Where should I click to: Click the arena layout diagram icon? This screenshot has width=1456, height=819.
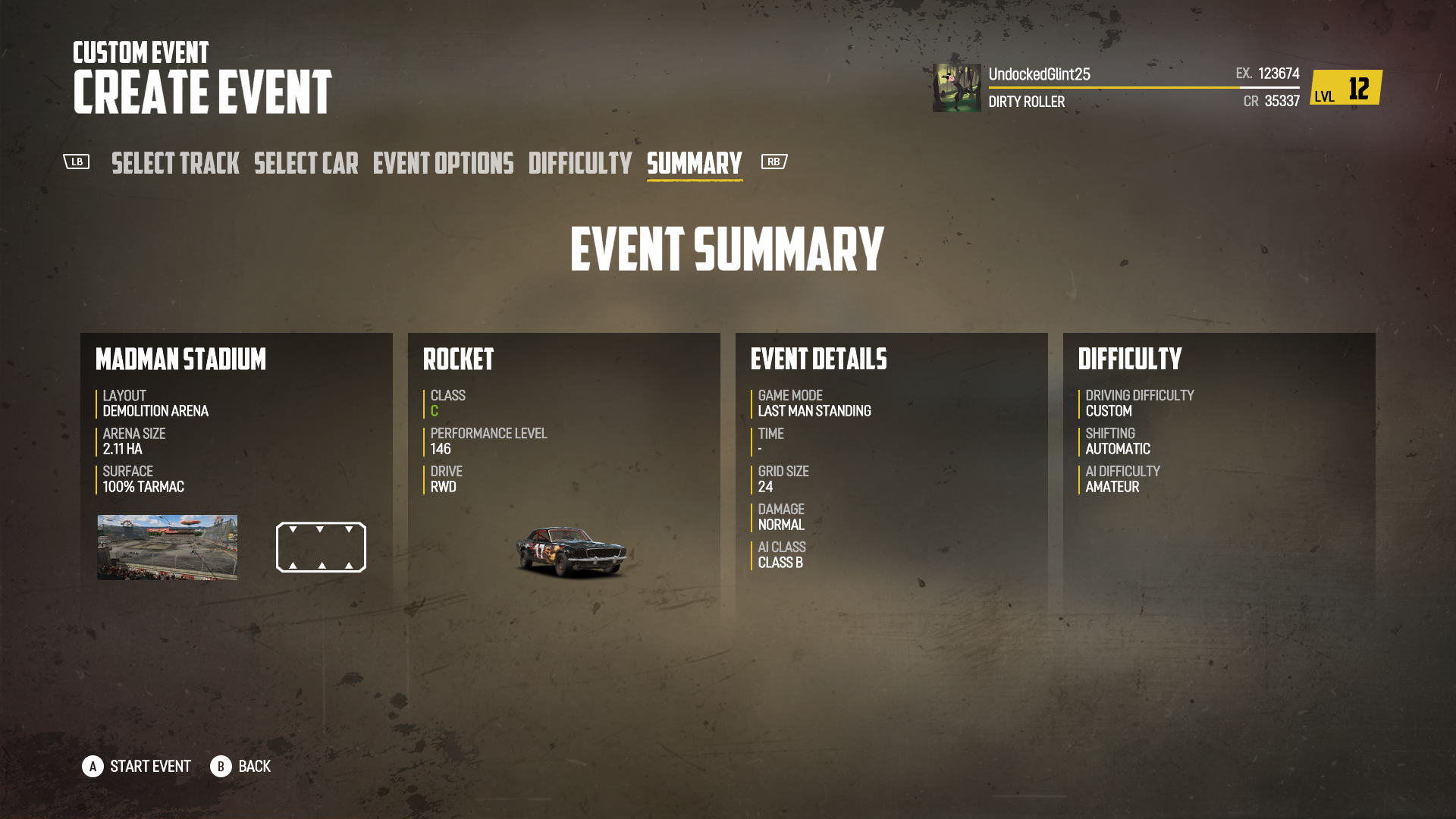(320, 547)
